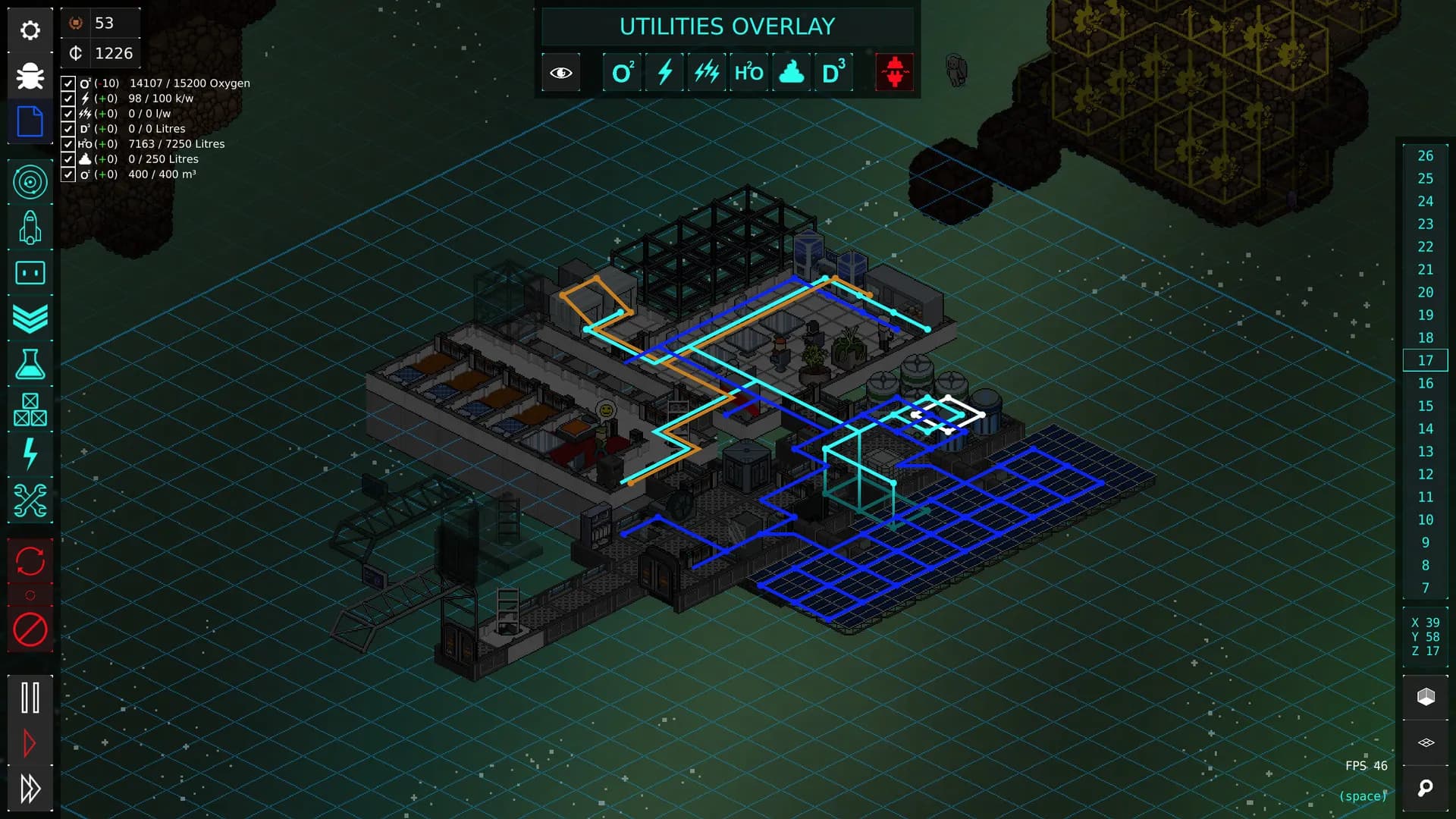The width and height of the screenshot is (1456, 819).
Task: Uncheck the Oxygen resource checkbox
Action: pyautogui.click(x=68, y=83)
